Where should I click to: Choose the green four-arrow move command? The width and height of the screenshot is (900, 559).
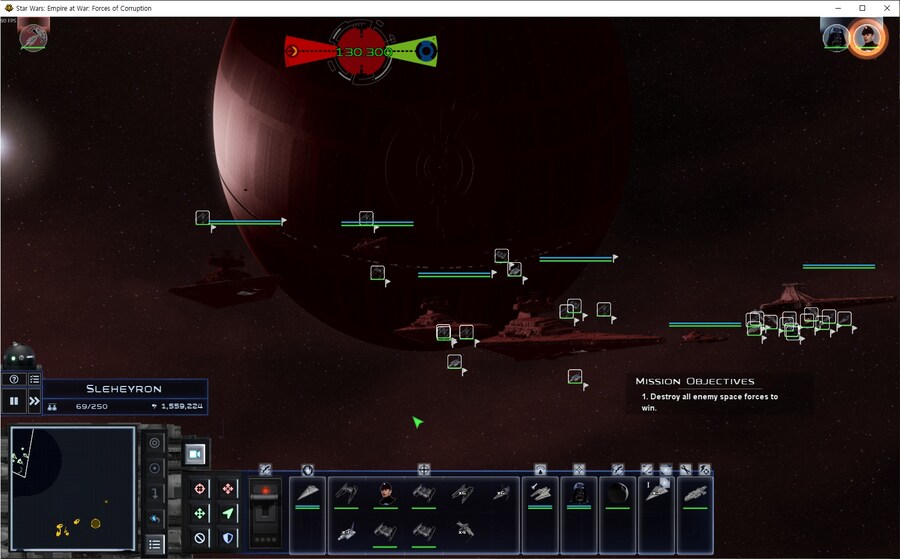(x=200, y=513)
